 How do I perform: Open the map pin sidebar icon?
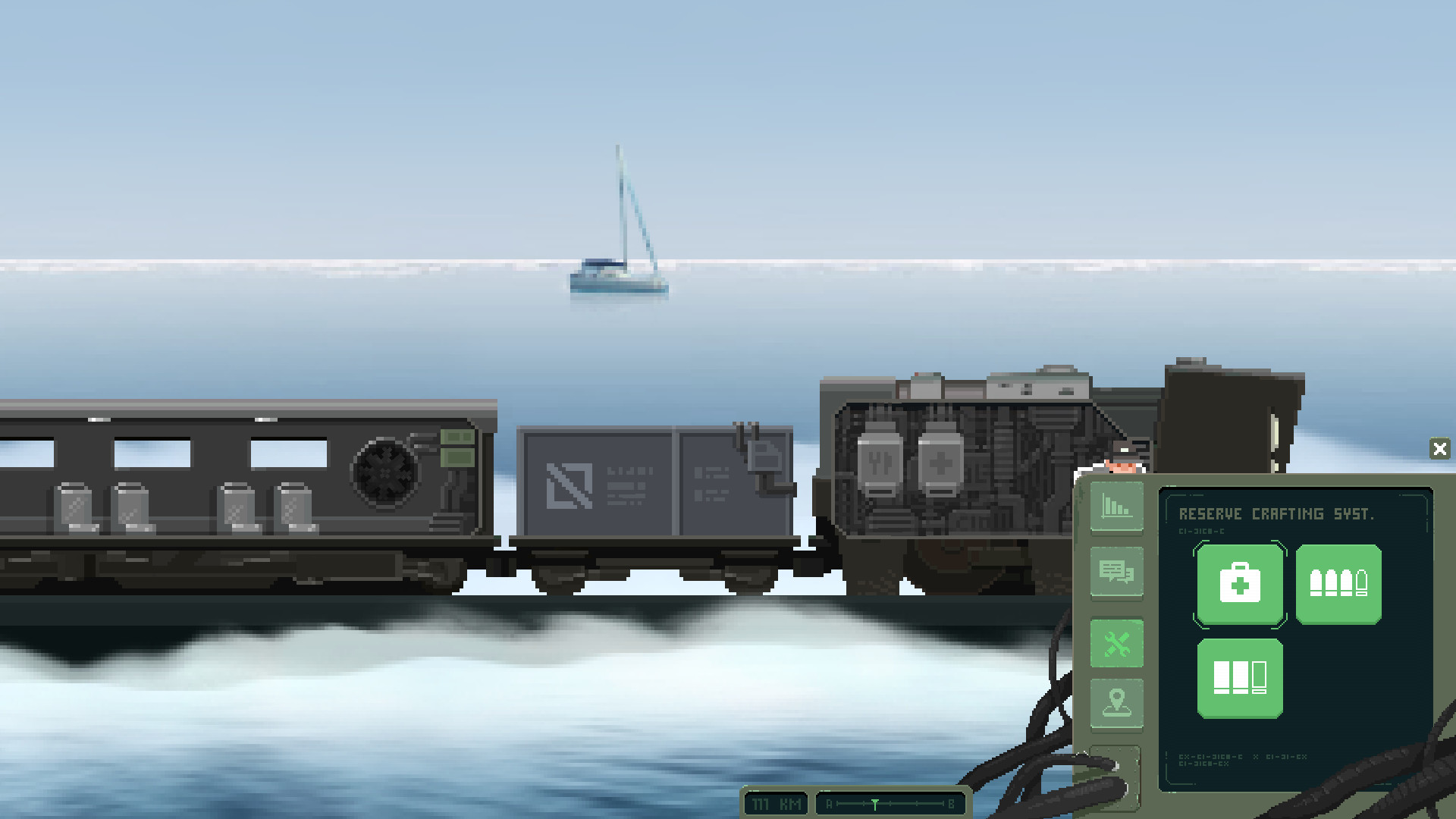[x=1116, y=704]
